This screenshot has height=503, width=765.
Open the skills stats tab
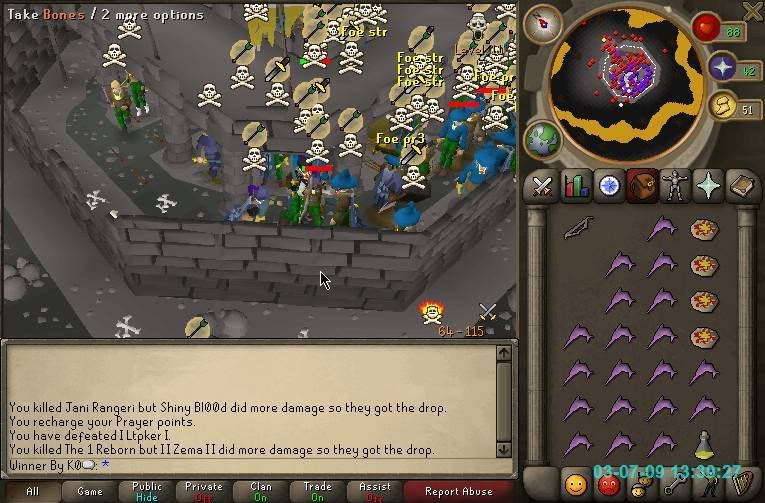pos(575,186)
